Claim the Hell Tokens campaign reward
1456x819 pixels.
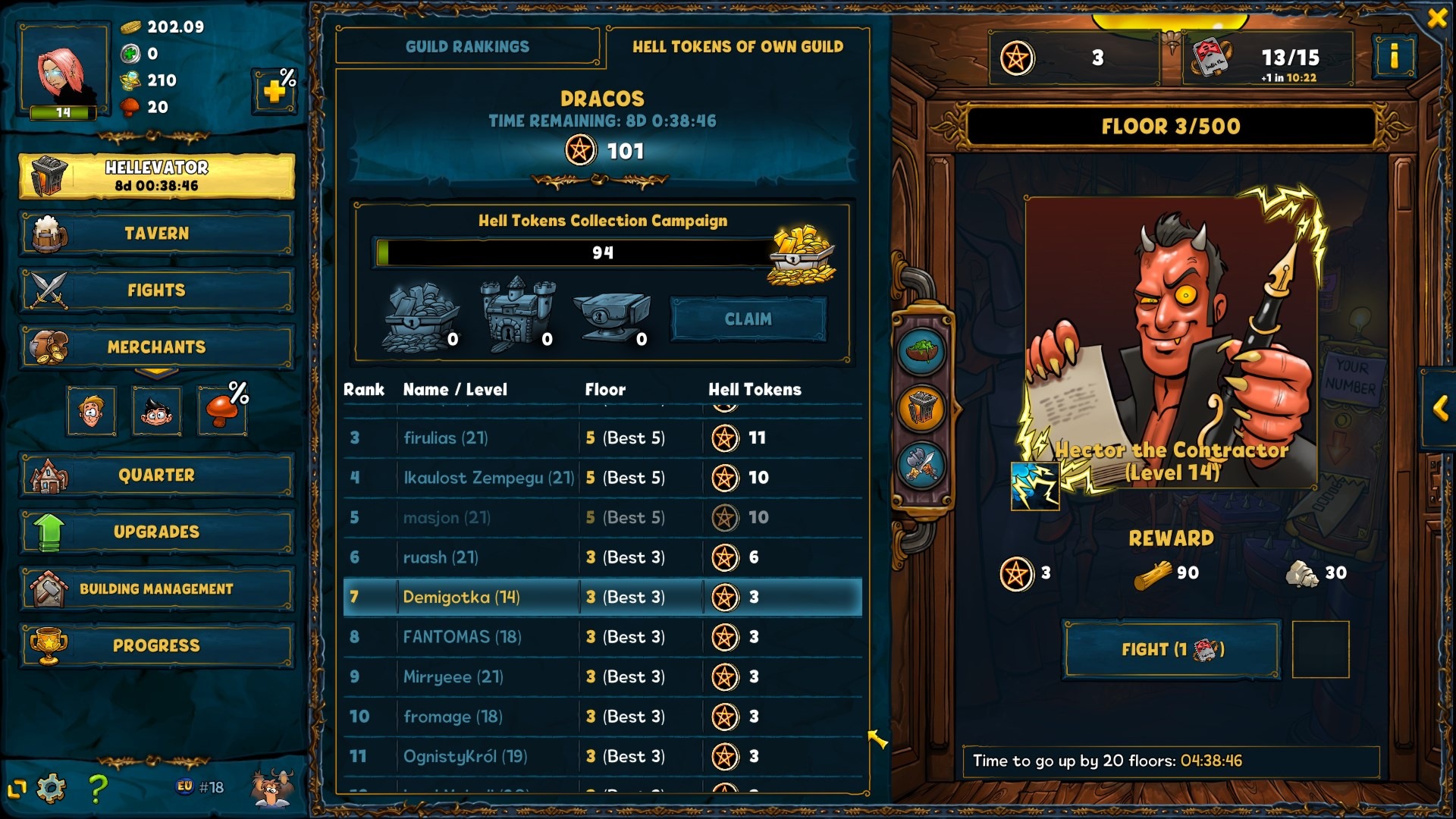748,319
